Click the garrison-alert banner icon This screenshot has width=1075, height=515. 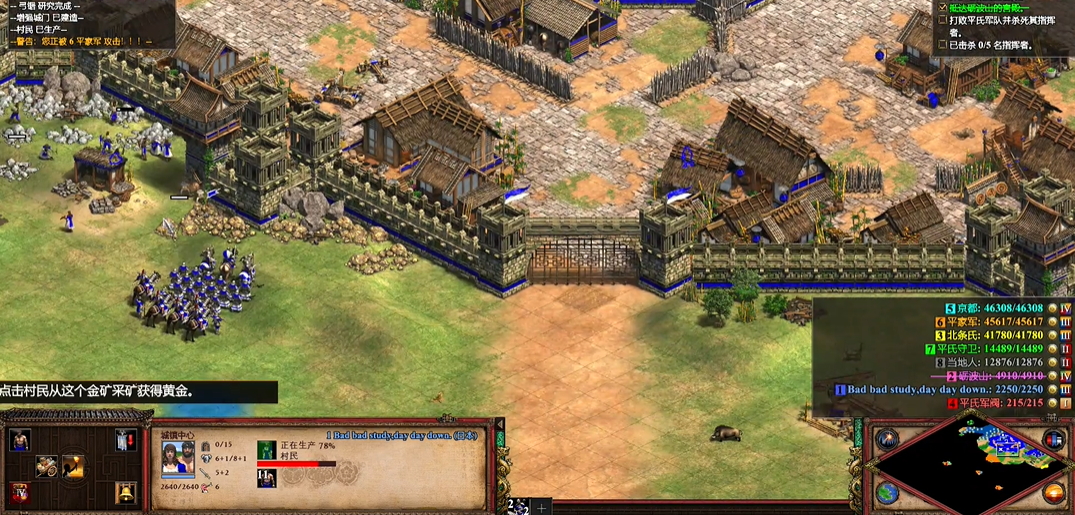[124, 440]
